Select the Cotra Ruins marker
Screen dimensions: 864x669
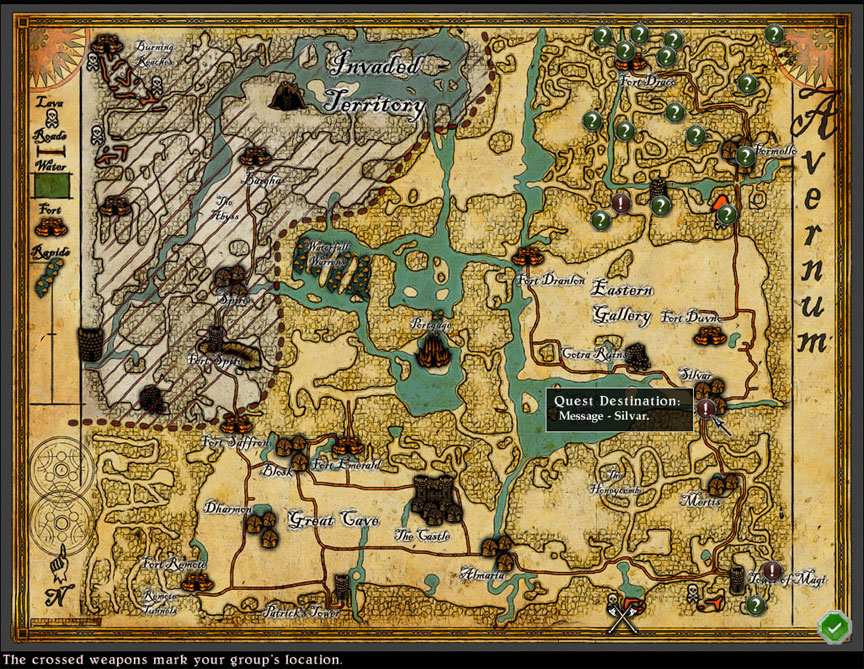point(637,356)
